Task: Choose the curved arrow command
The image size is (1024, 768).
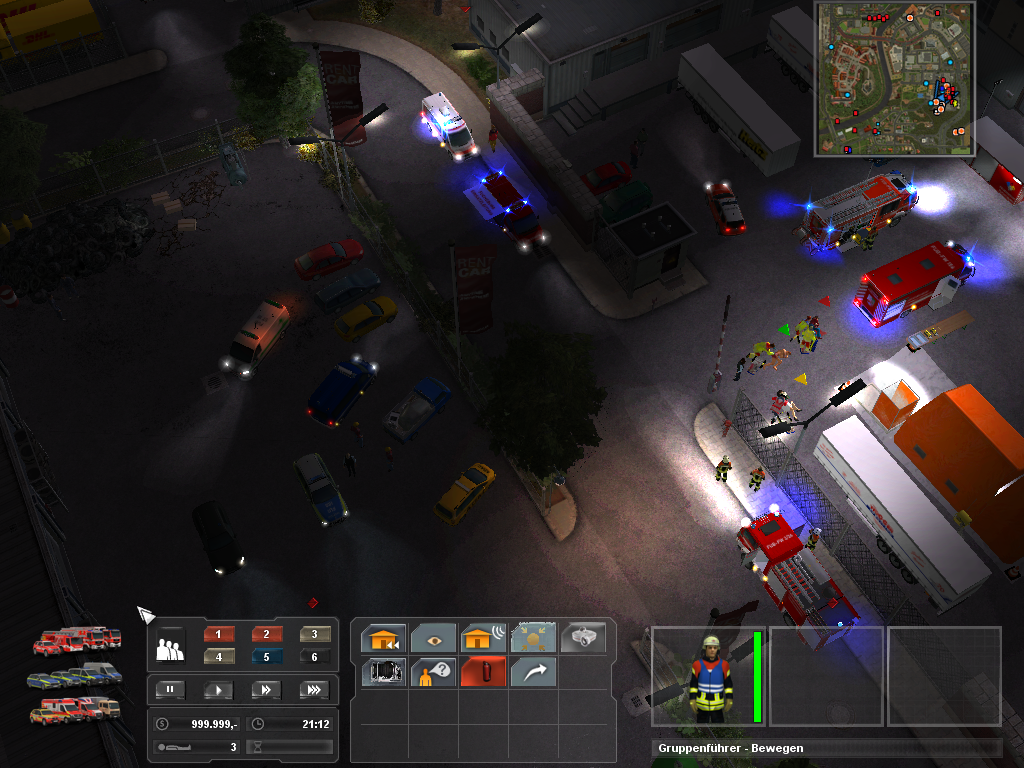Action: point(533,671)
